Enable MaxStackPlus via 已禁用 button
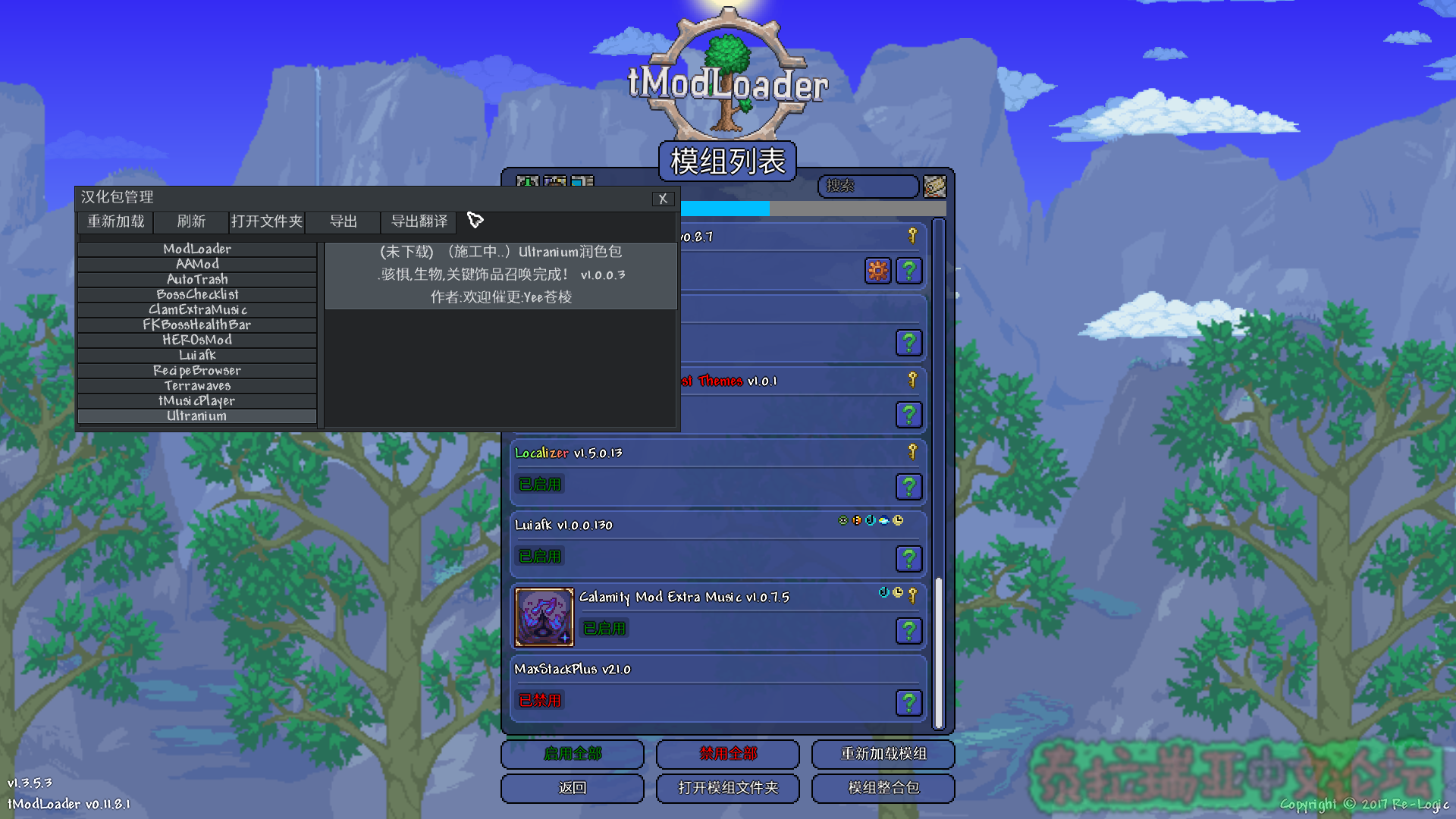The height and width of the screenshot is (819, 1456). pyautogui.click(x=540, y=701)
